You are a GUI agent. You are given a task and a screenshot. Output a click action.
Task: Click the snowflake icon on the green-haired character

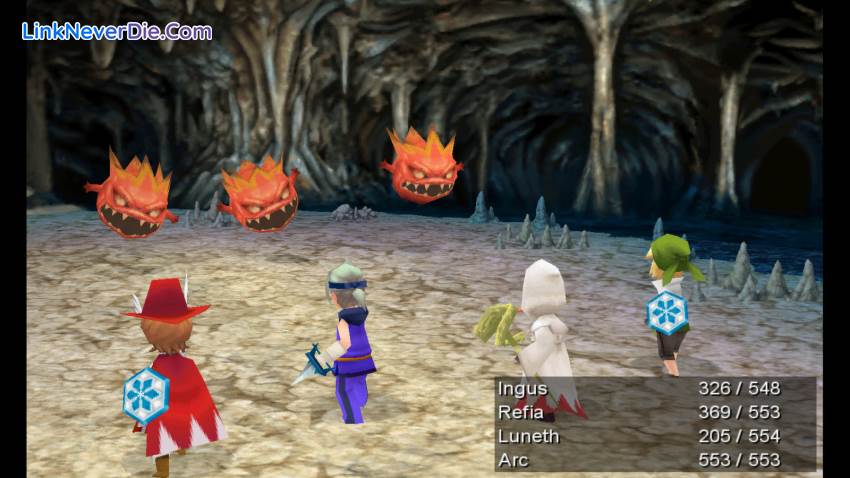(667, 313)
